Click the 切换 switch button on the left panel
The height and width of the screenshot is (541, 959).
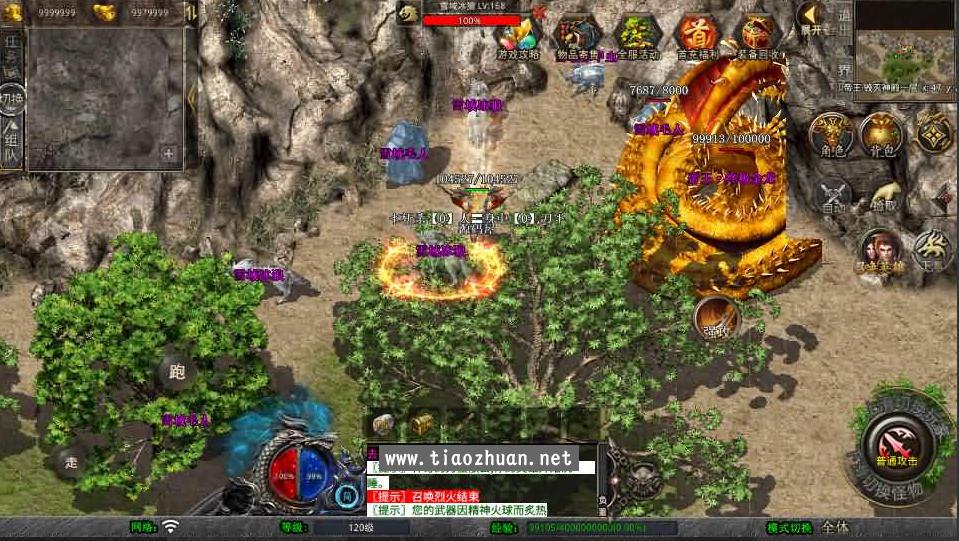(12, 99)
